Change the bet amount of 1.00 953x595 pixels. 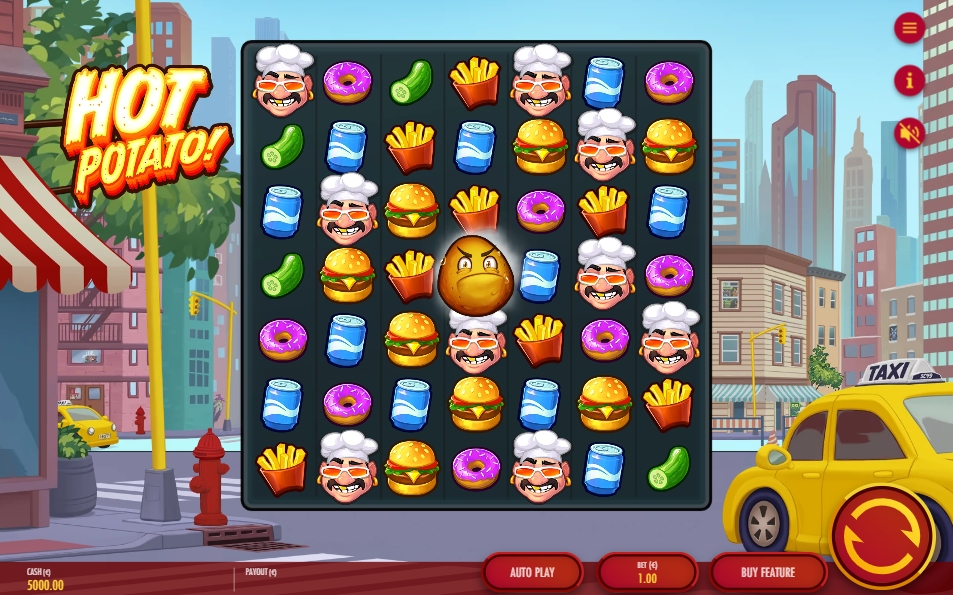(x=647, y=572)
